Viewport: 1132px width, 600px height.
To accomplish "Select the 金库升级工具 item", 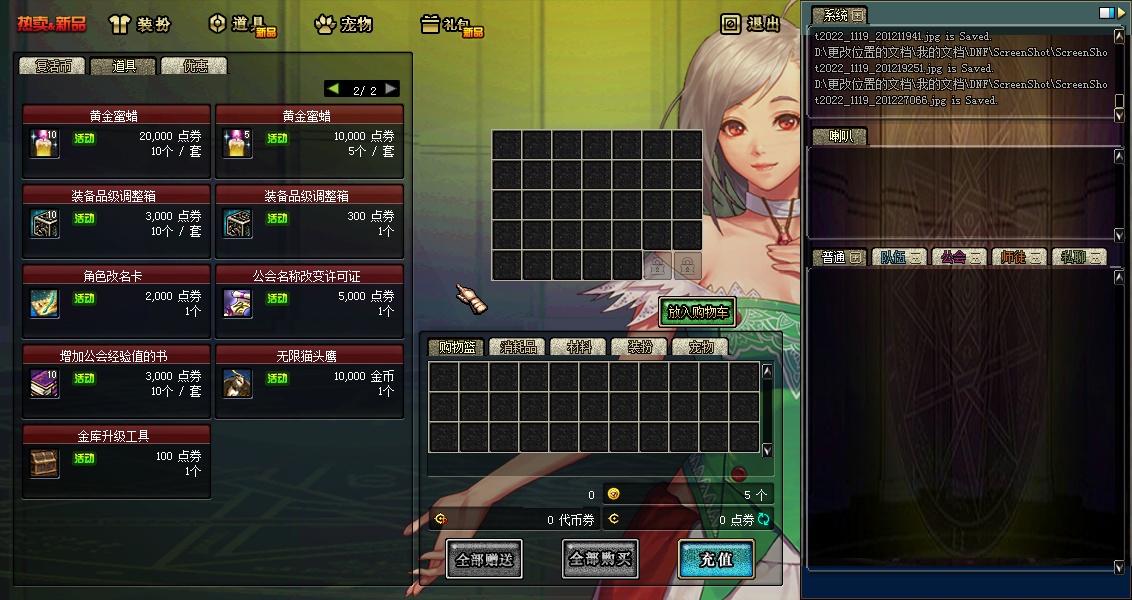I will tap(116, 457).
